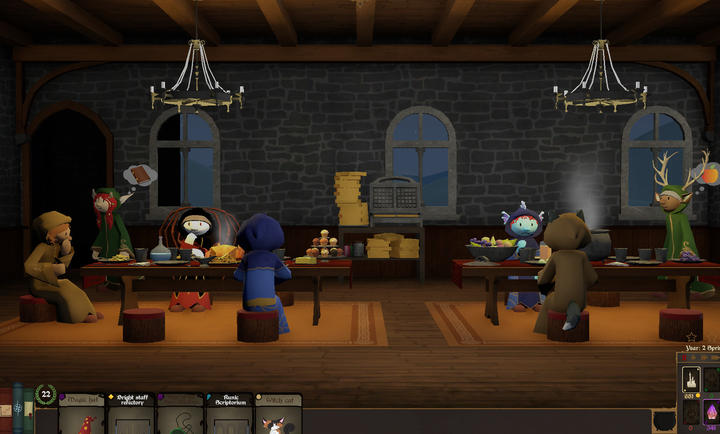The image size is (720, 434).
Task: Pick the Runic Scriptorium card
Action: (229, 414)
